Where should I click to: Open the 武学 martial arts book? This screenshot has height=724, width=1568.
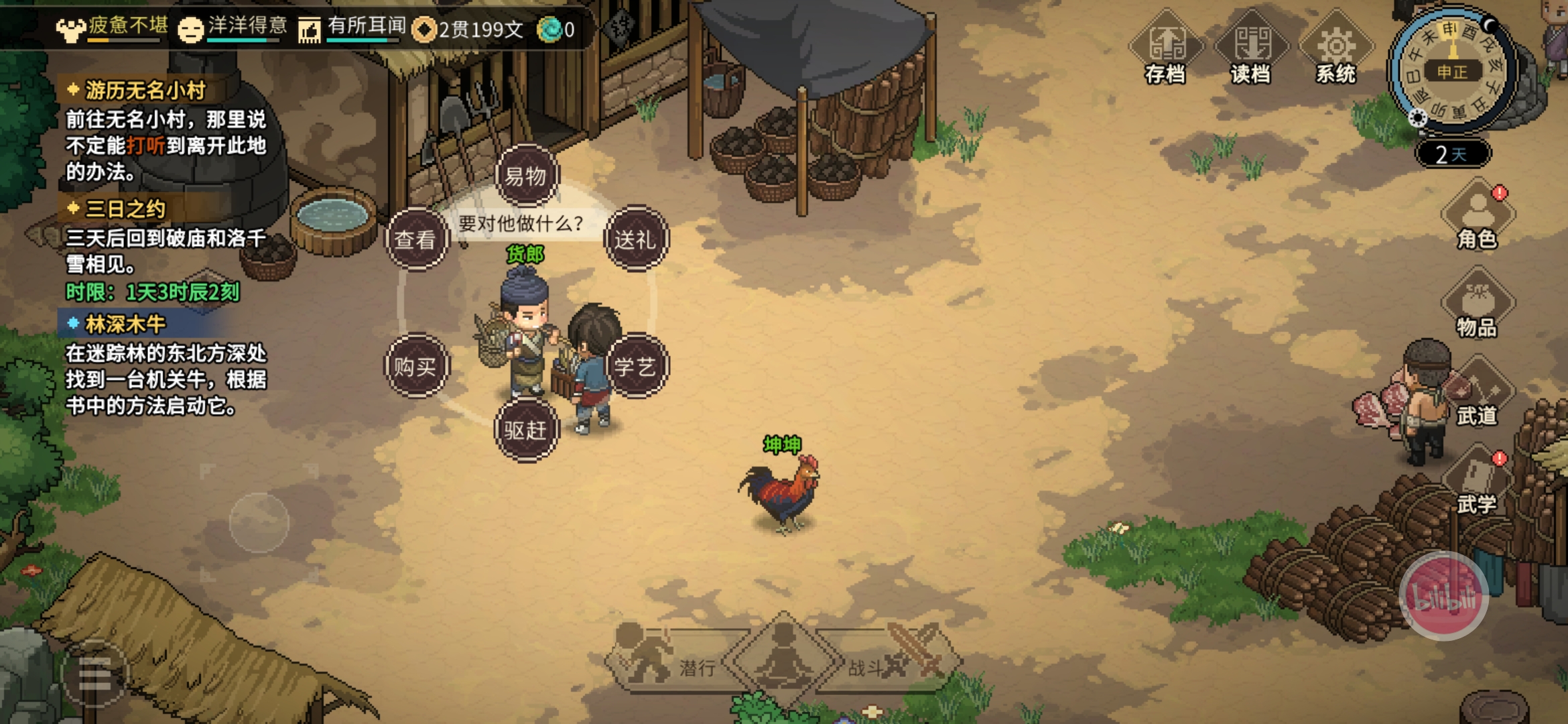[1477, 483]
